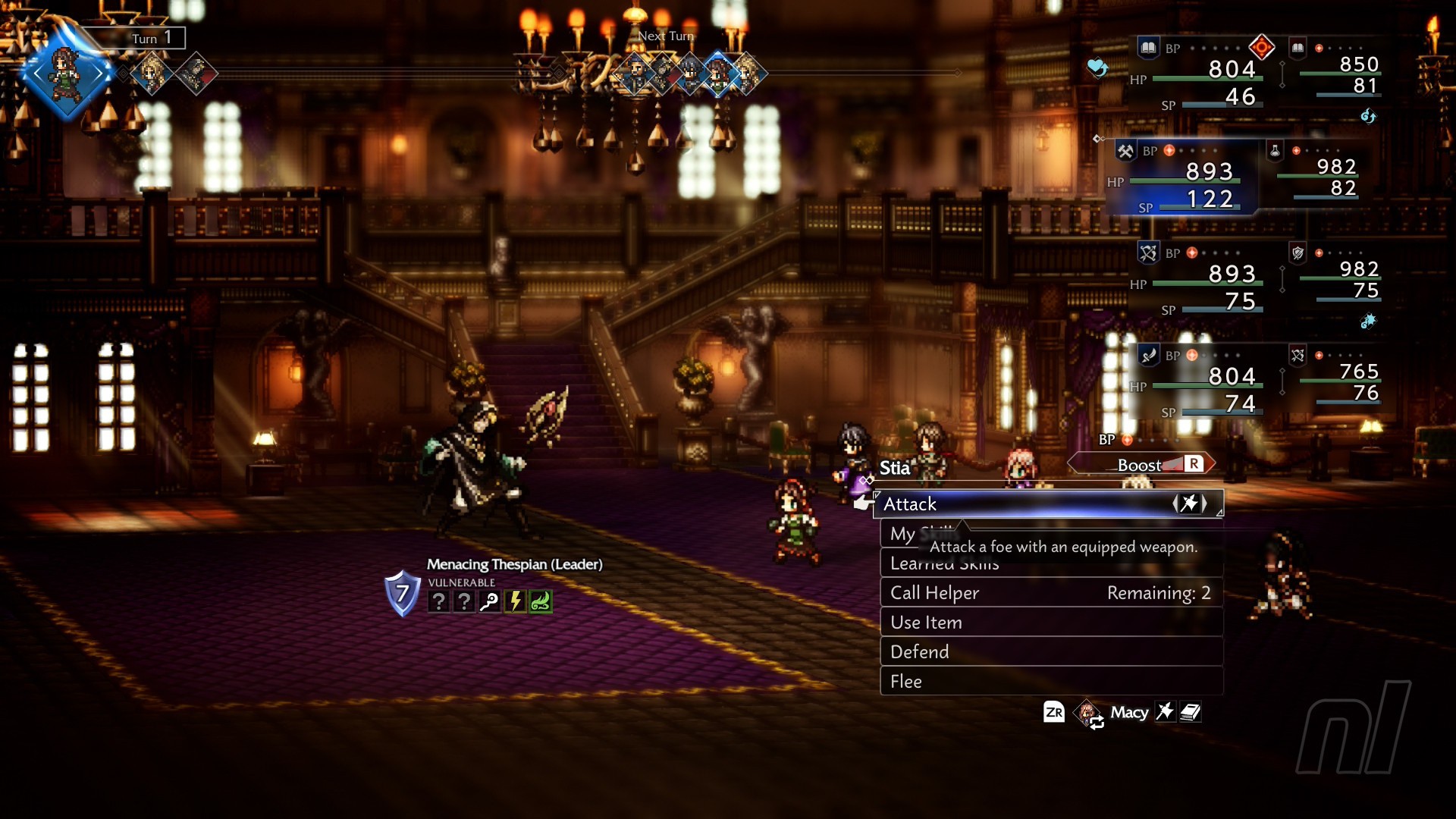Image resolution: width=1456 pixels, height=819 pixels.
Task: Select the staff weakness icon
Action: [x=490, y=601]
